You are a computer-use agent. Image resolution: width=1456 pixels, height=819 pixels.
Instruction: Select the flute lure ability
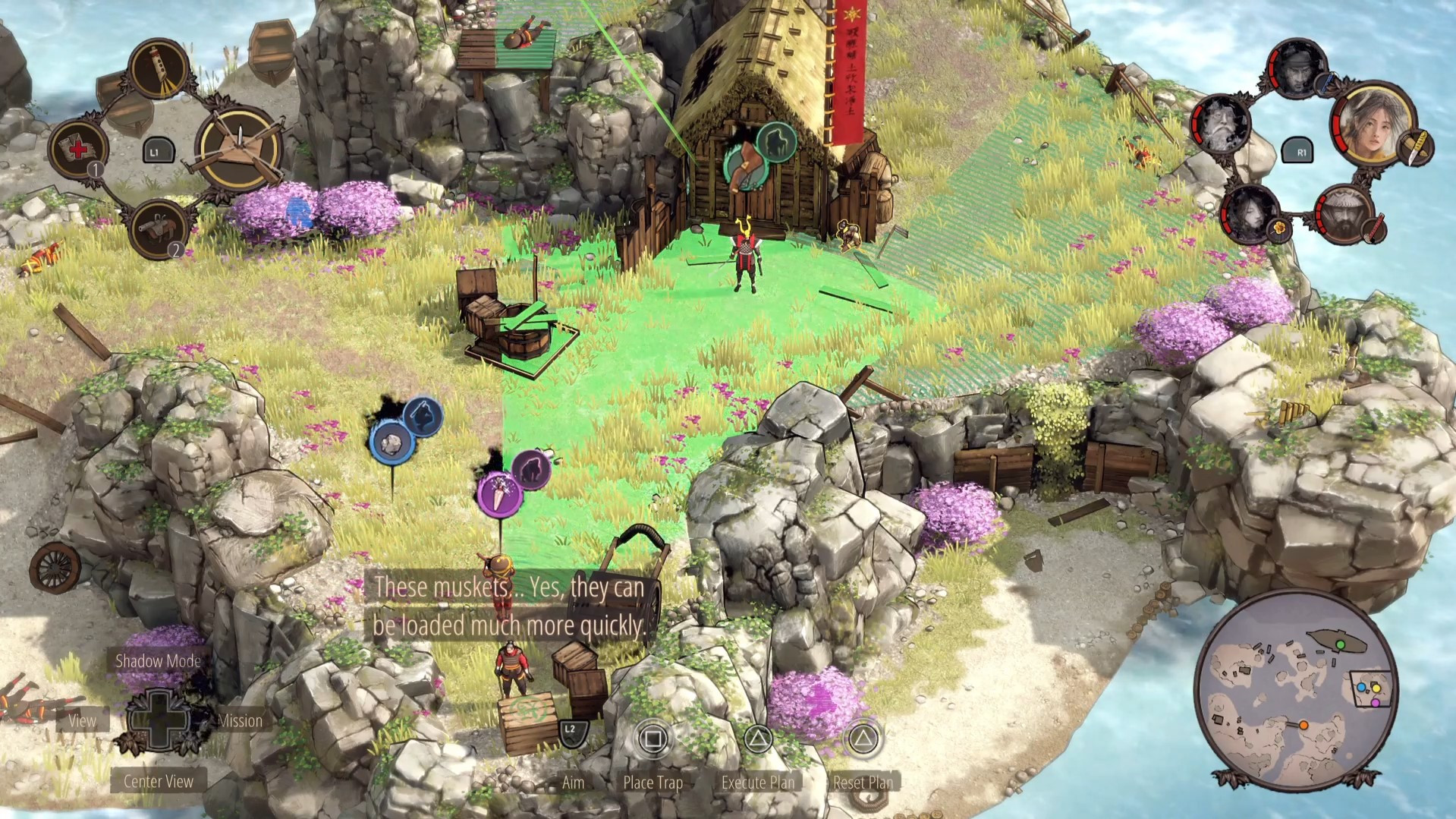click(x=159, y=69)
